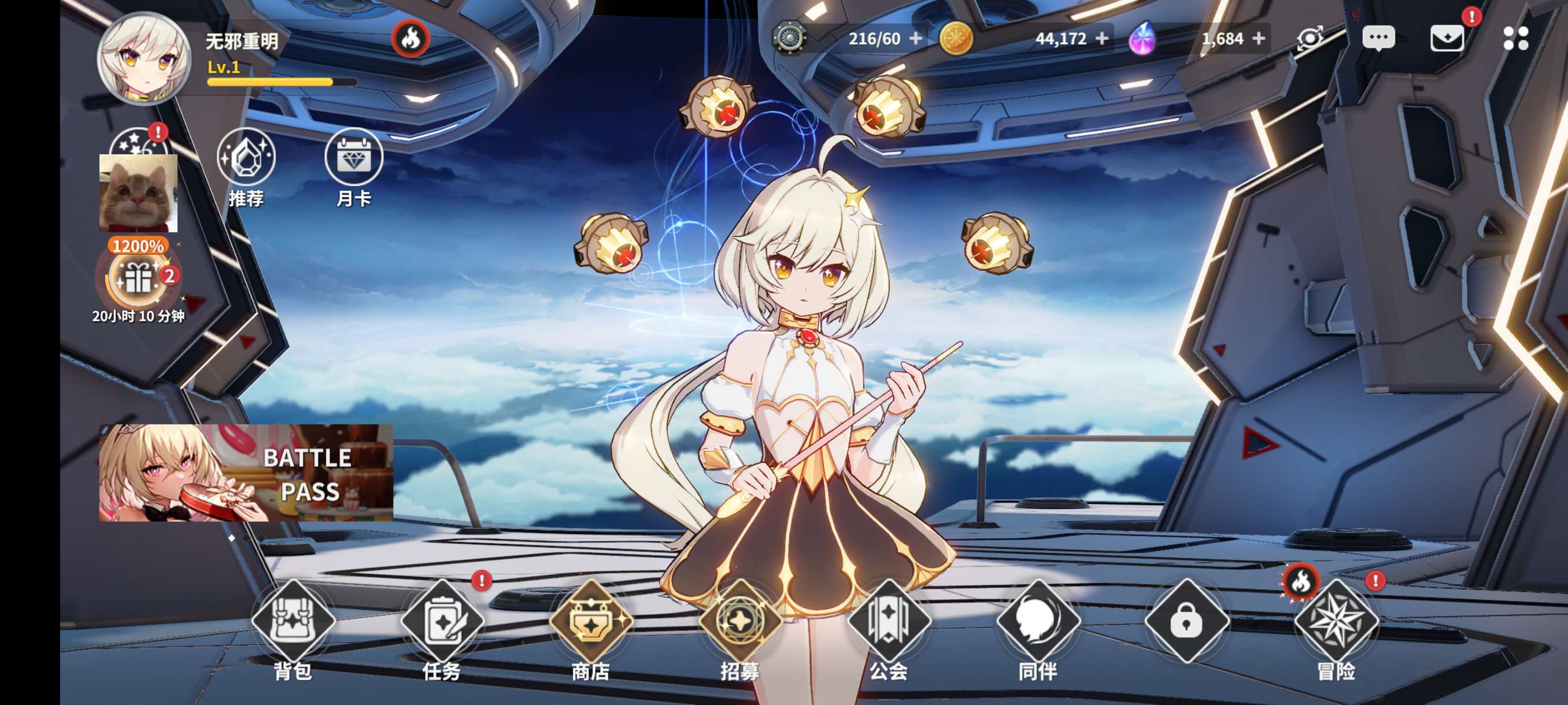
Task: Add more stamina with the plus button
Action: click(x=915, y=38)
